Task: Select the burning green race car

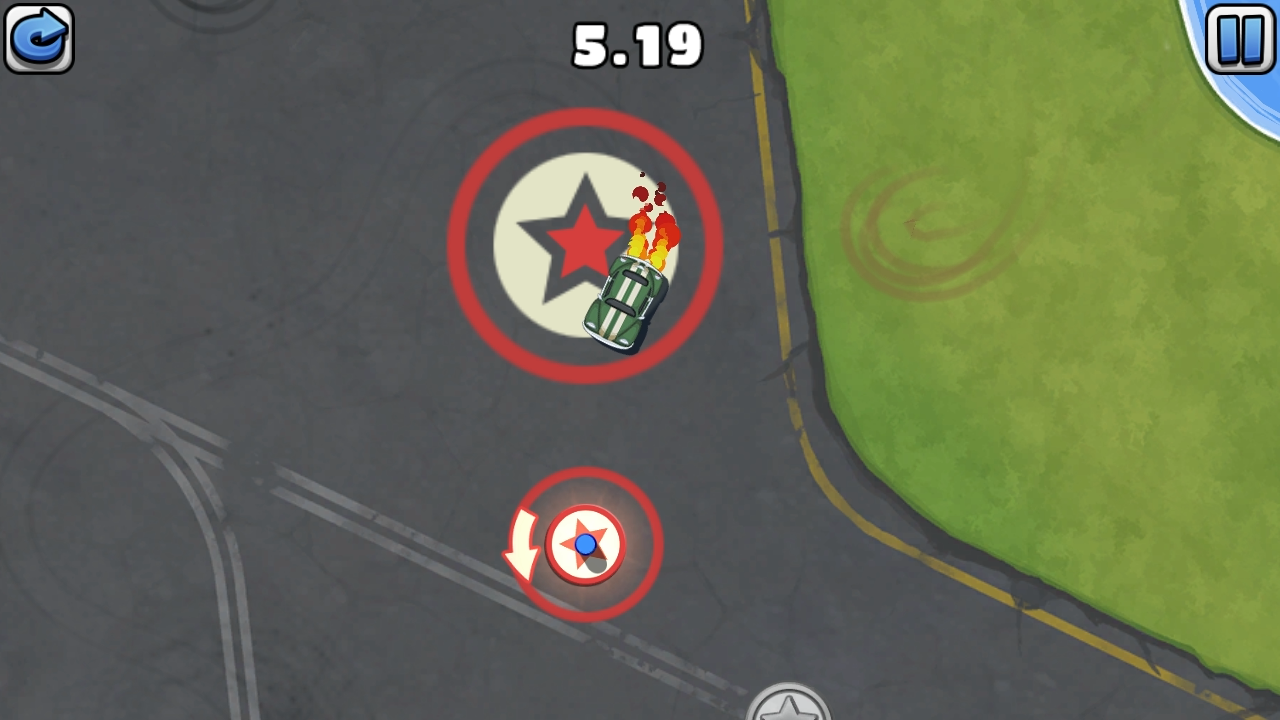Action: click(620, 300)
